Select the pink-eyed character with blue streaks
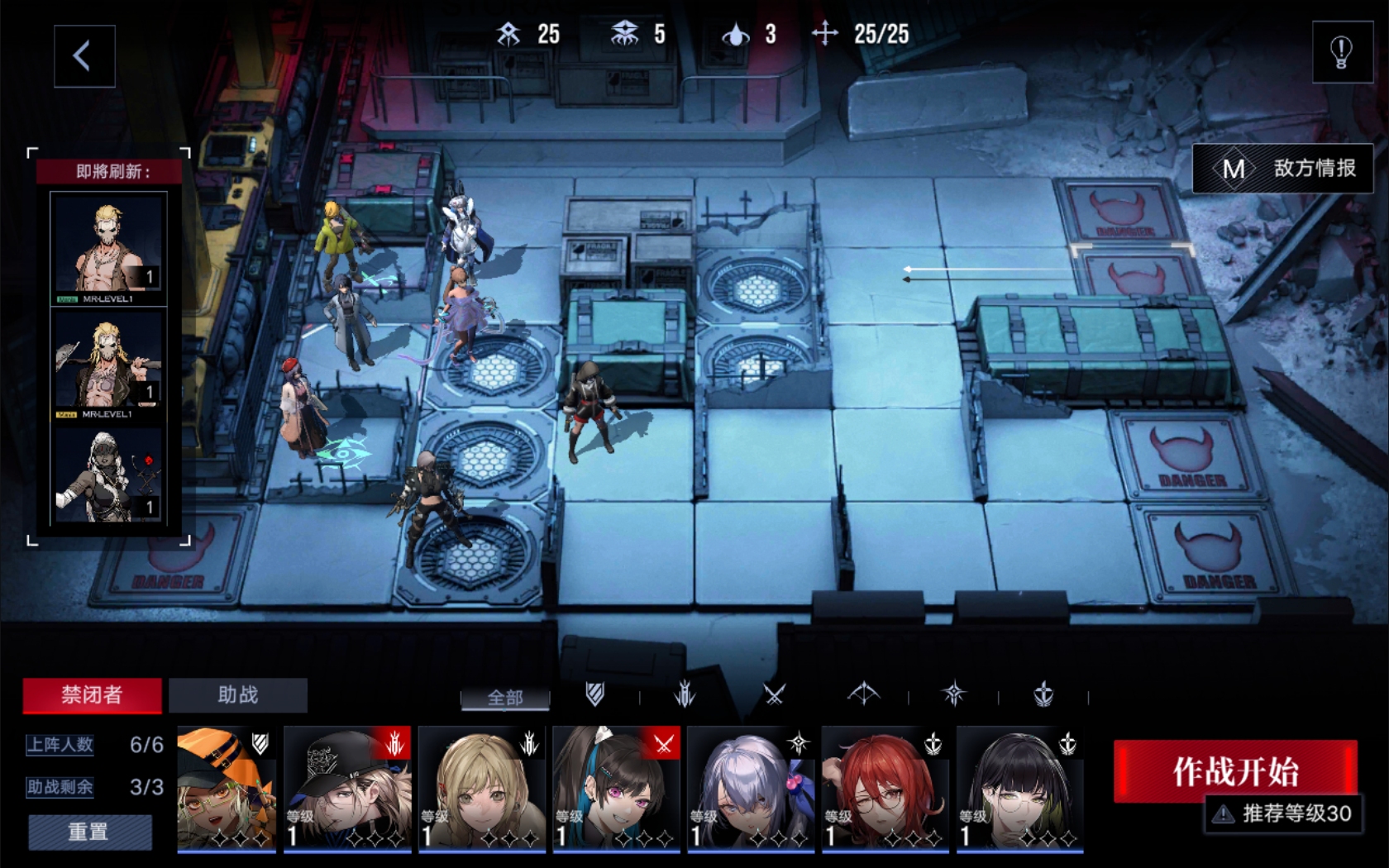 (617, 789)
